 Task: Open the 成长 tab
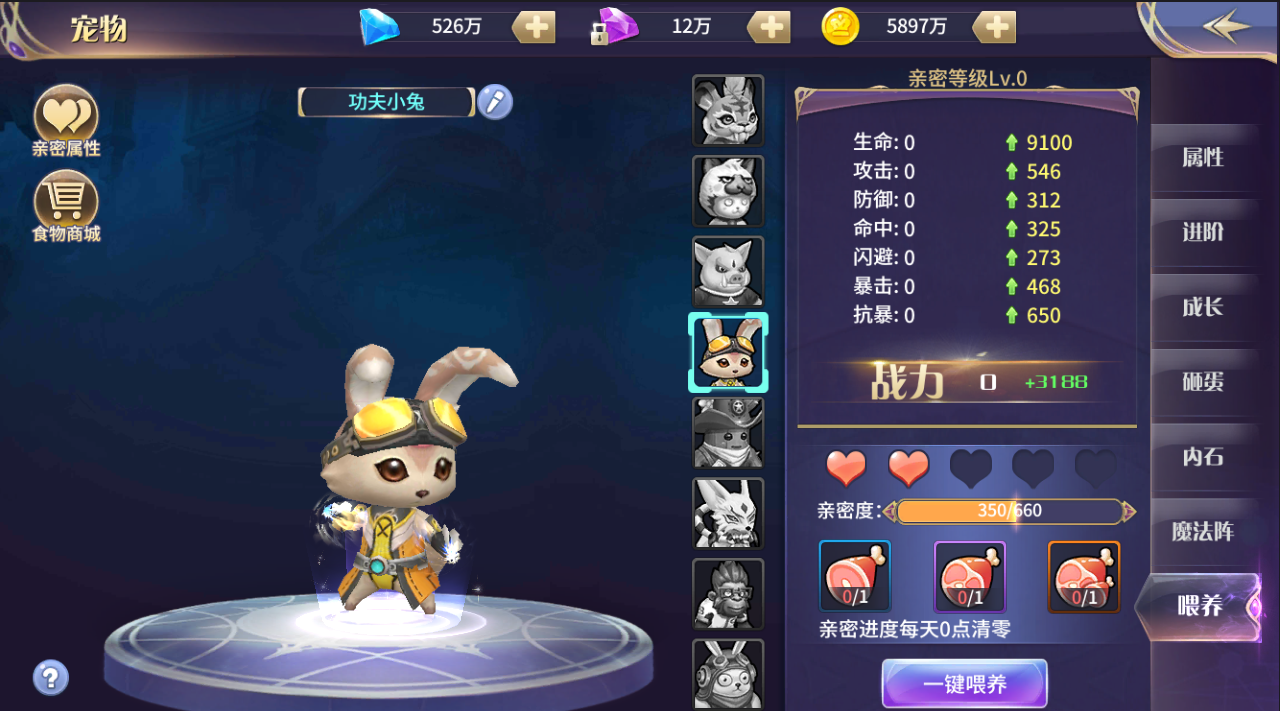[x=1203, y=307]
